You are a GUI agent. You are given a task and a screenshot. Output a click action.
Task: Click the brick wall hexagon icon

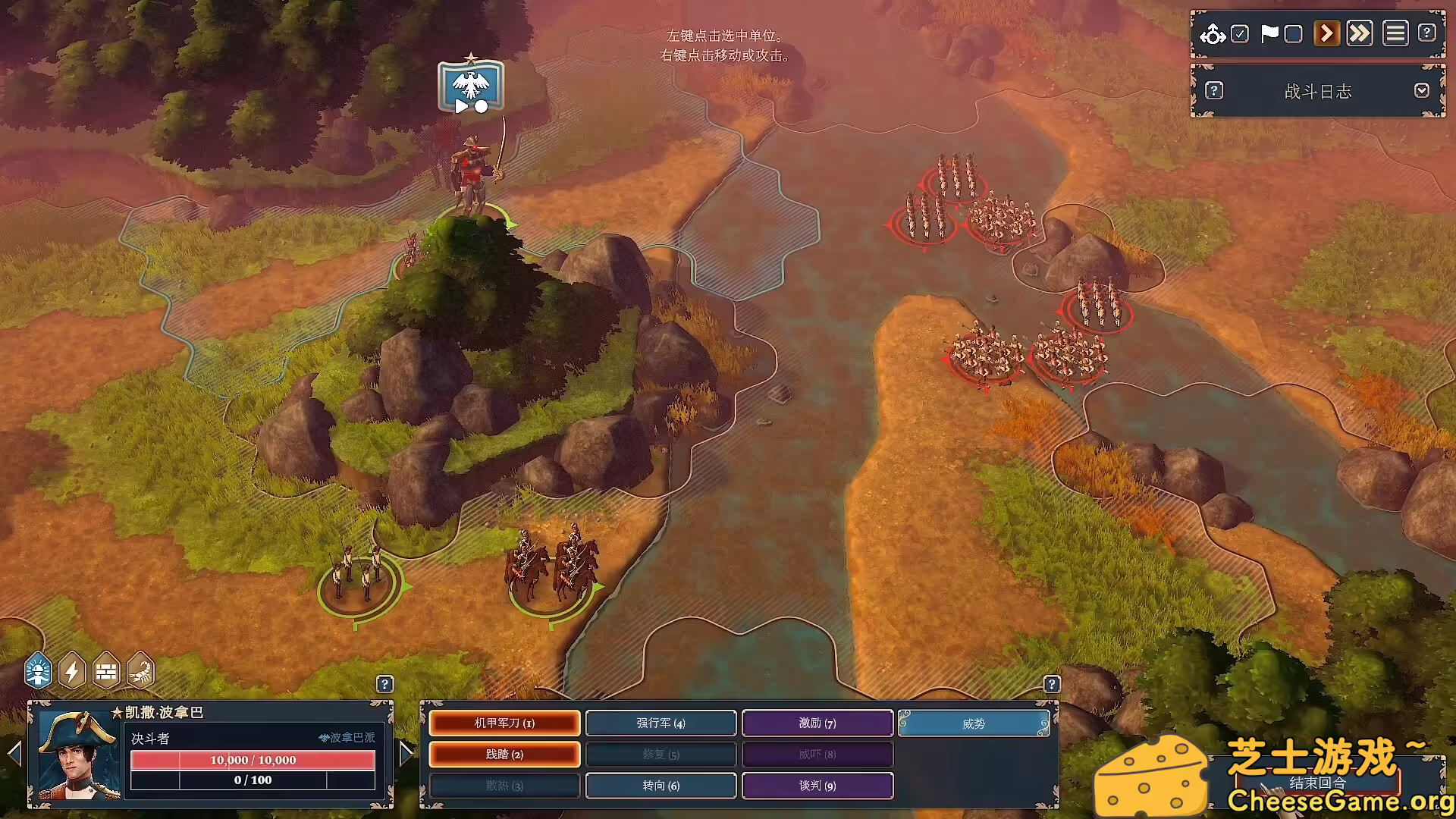pos(107,670)
